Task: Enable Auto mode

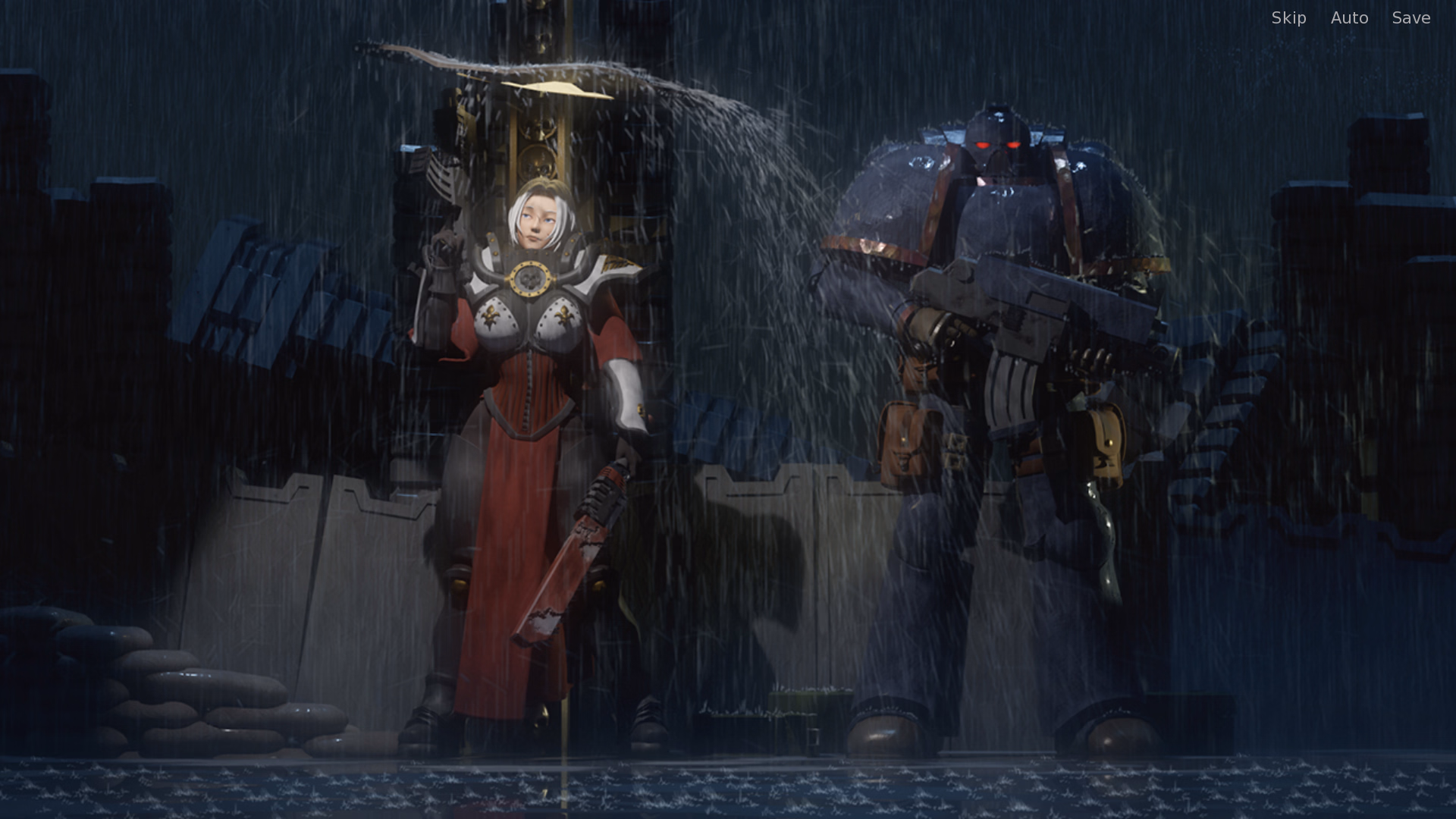Action: 1349,17
